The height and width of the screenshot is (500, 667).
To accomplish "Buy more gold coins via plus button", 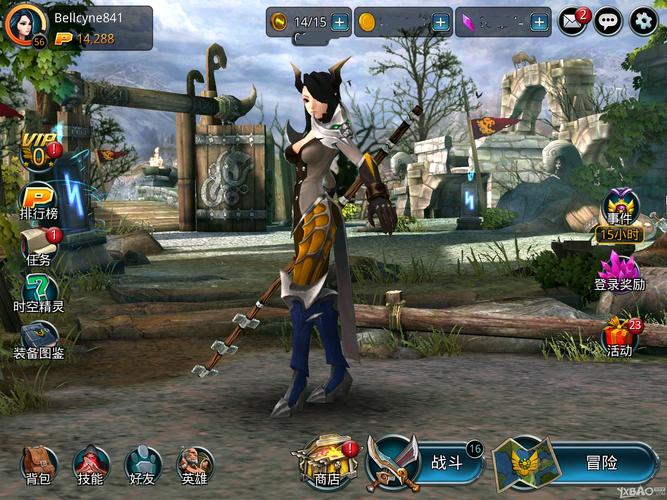I will [440, 21].
